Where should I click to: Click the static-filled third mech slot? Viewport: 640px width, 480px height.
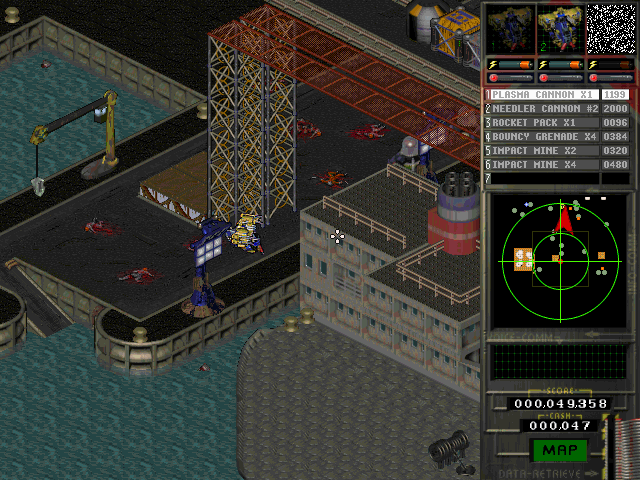609,28
